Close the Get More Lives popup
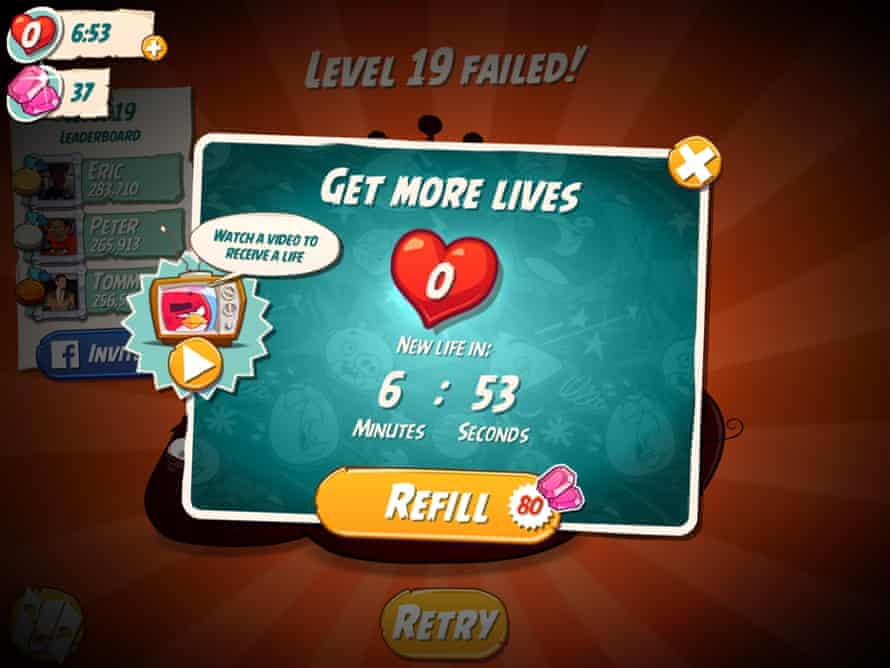This screenshot has height=668, width=890. click(694, 163)
